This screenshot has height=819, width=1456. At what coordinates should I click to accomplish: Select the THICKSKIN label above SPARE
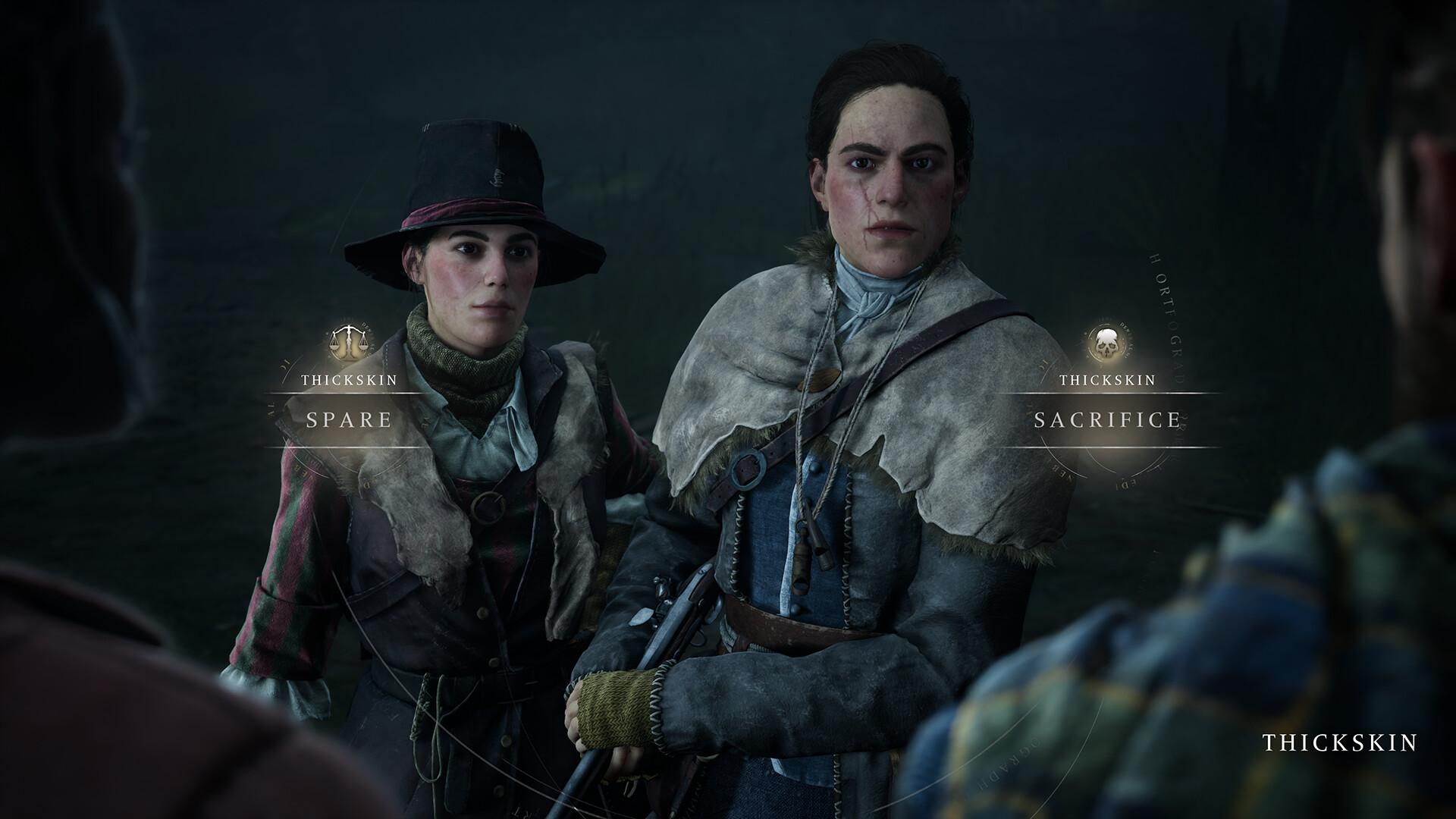coord(350,379)
